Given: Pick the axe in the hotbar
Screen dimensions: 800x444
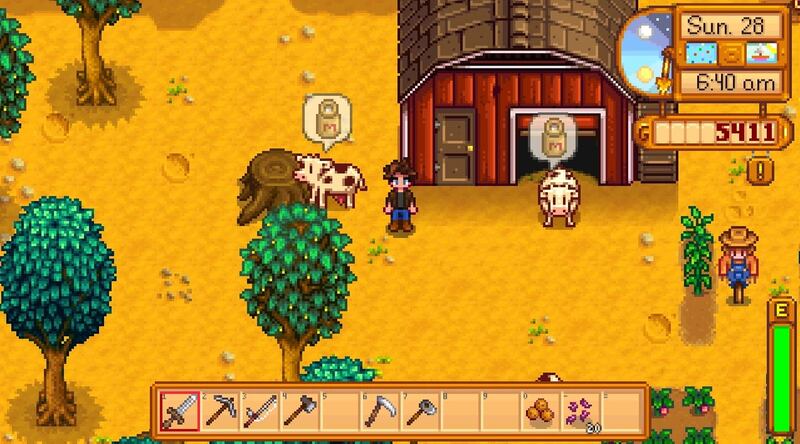Looking at the screenshot, I should [x=299, y=410].
